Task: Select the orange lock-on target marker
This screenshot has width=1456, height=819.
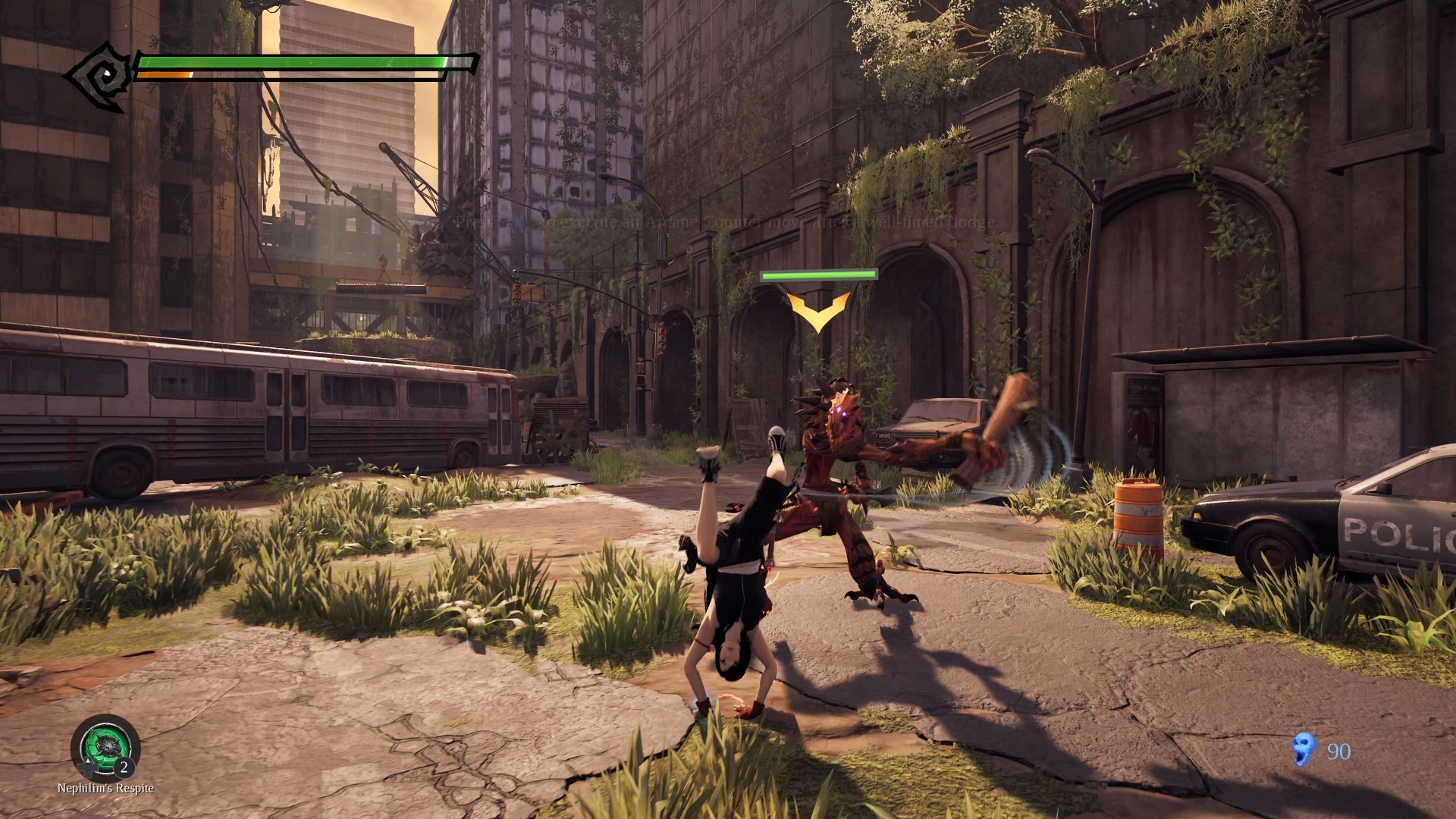Action: [x=818, y=311]
